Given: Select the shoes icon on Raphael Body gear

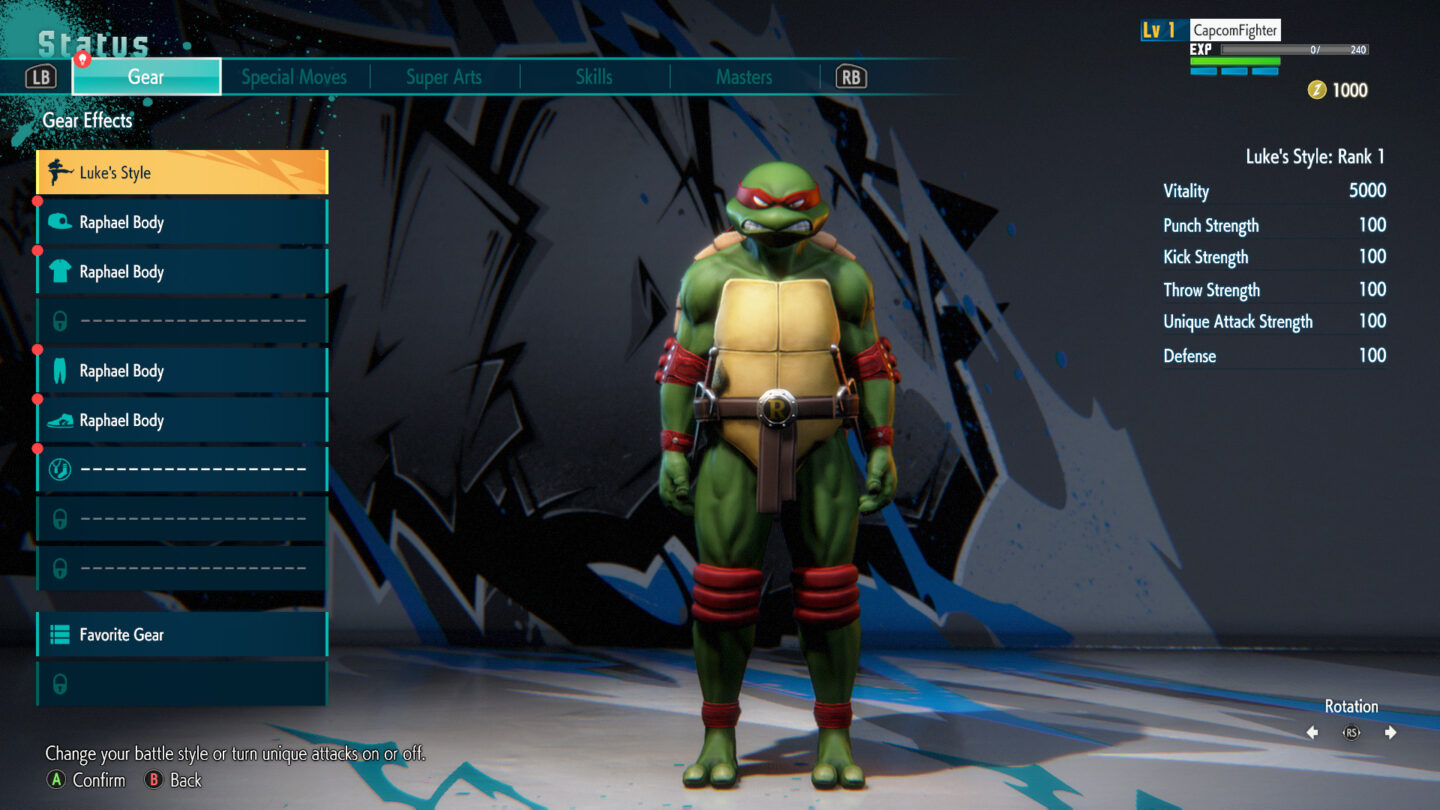Looking at the screenshot, I should click(60, 420).
